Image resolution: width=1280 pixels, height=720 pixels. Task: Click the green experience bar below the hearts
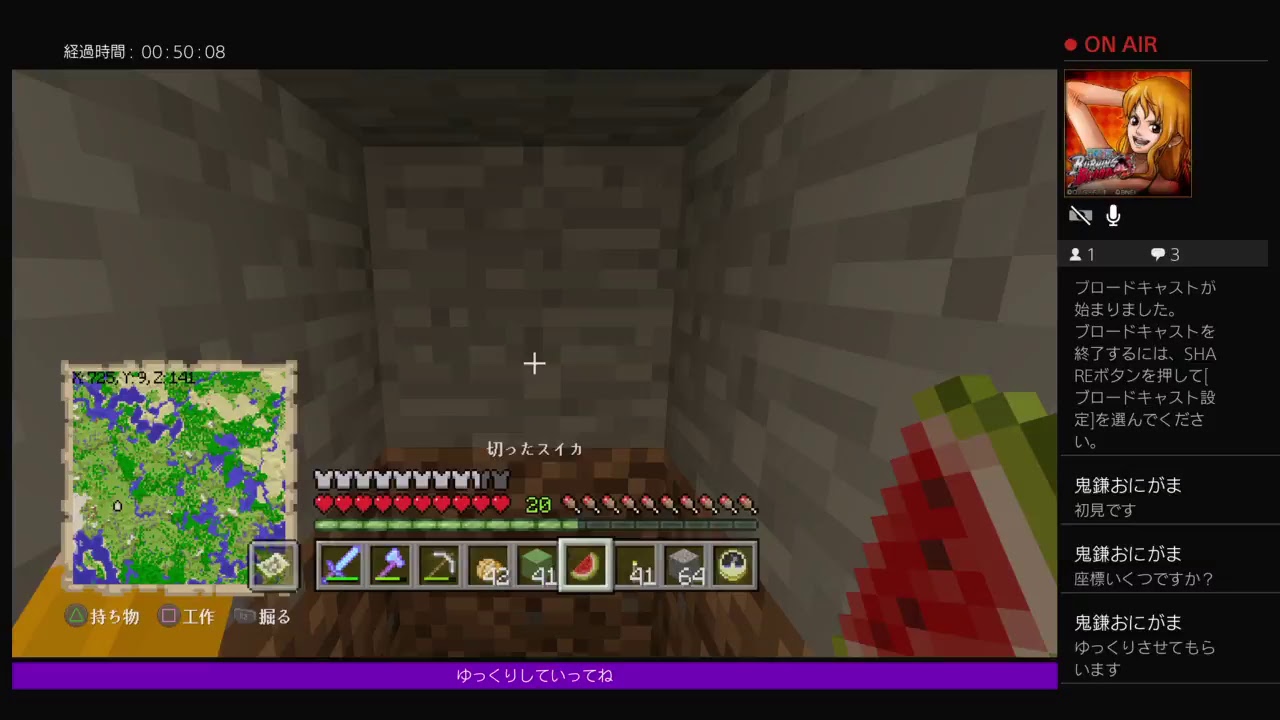[537, 524]
